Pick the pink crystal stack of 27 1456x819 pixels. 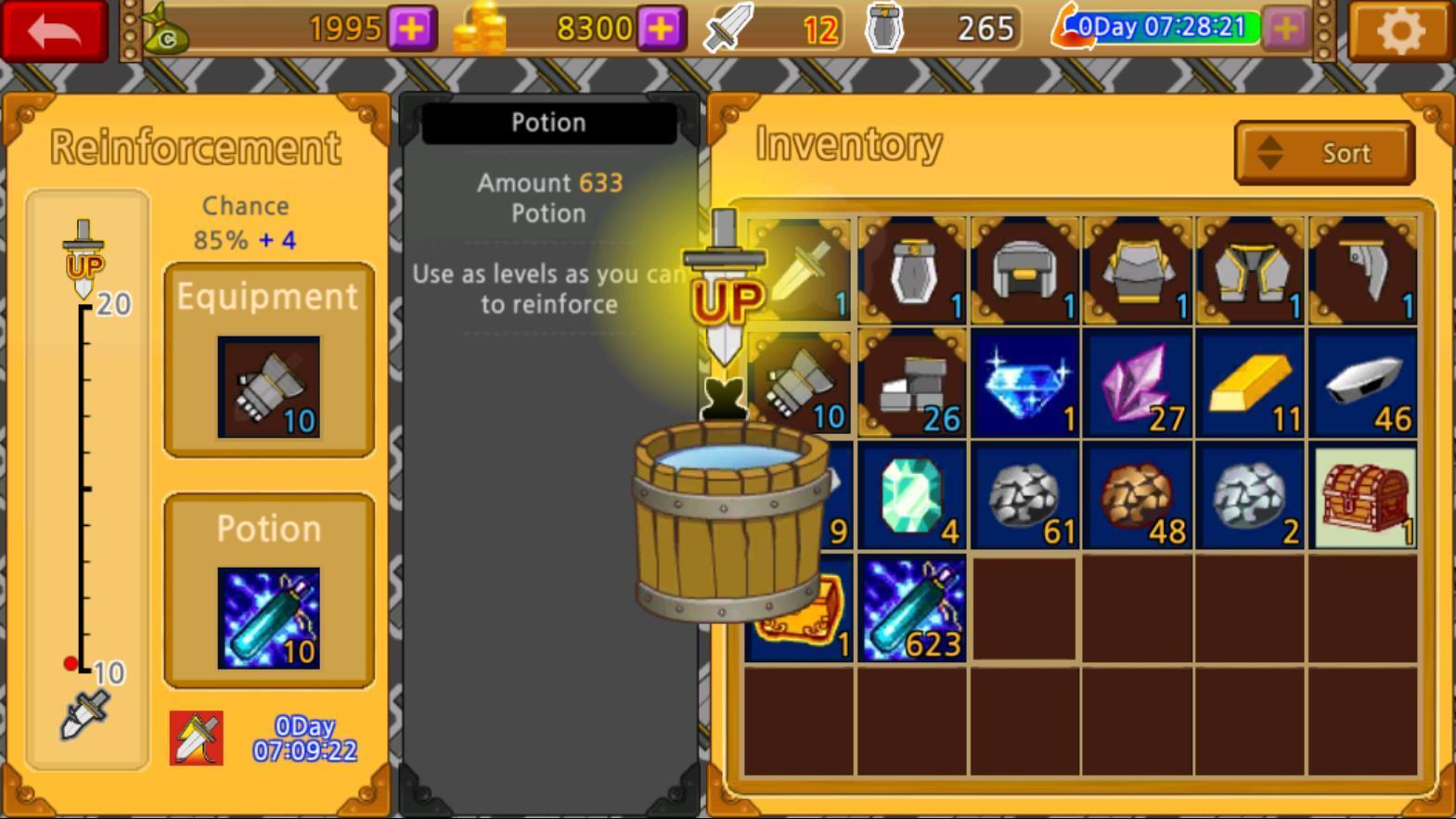(1139, 383)
